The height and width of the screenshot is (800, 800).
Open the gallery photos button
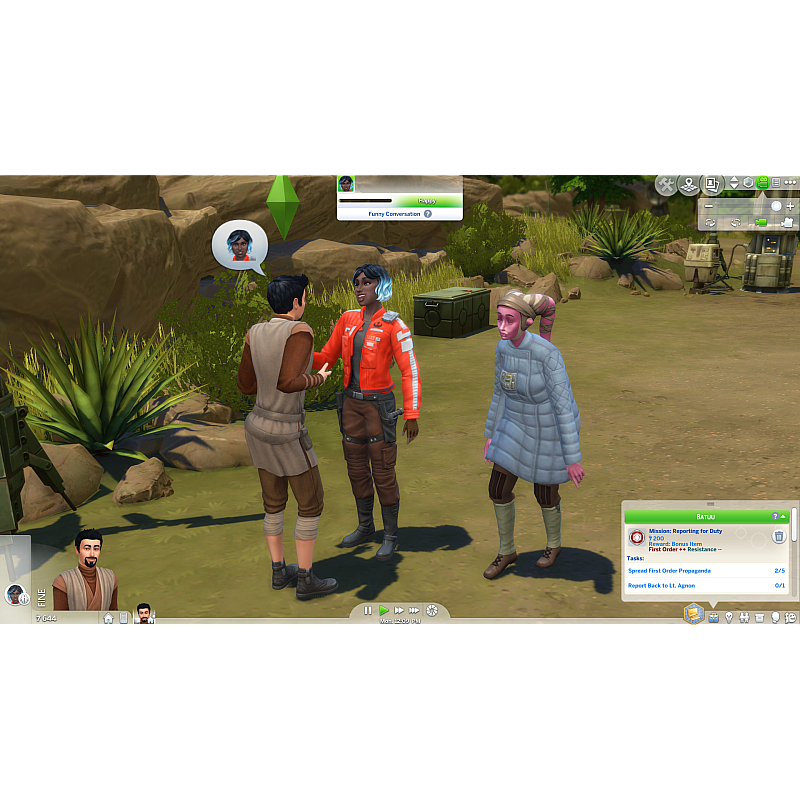click(x=713, y=185)
